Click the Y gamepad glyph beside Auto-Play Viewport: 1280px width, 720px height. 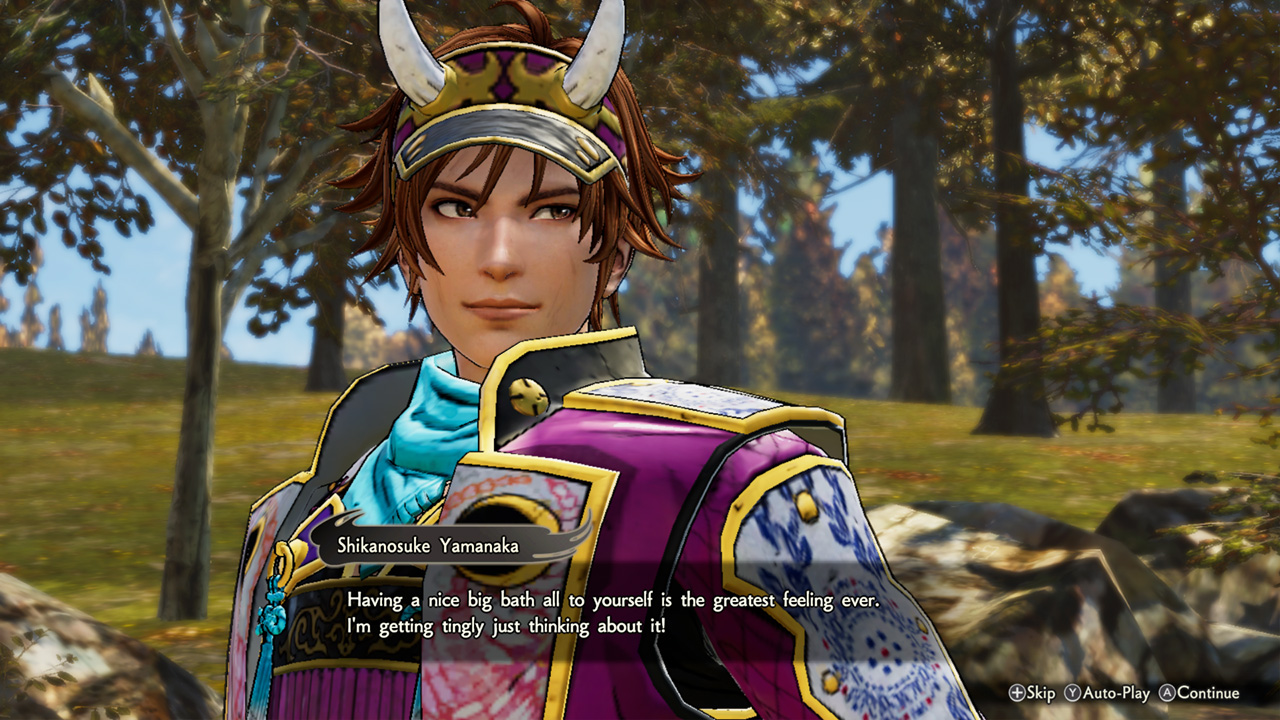pos(1073,692)
